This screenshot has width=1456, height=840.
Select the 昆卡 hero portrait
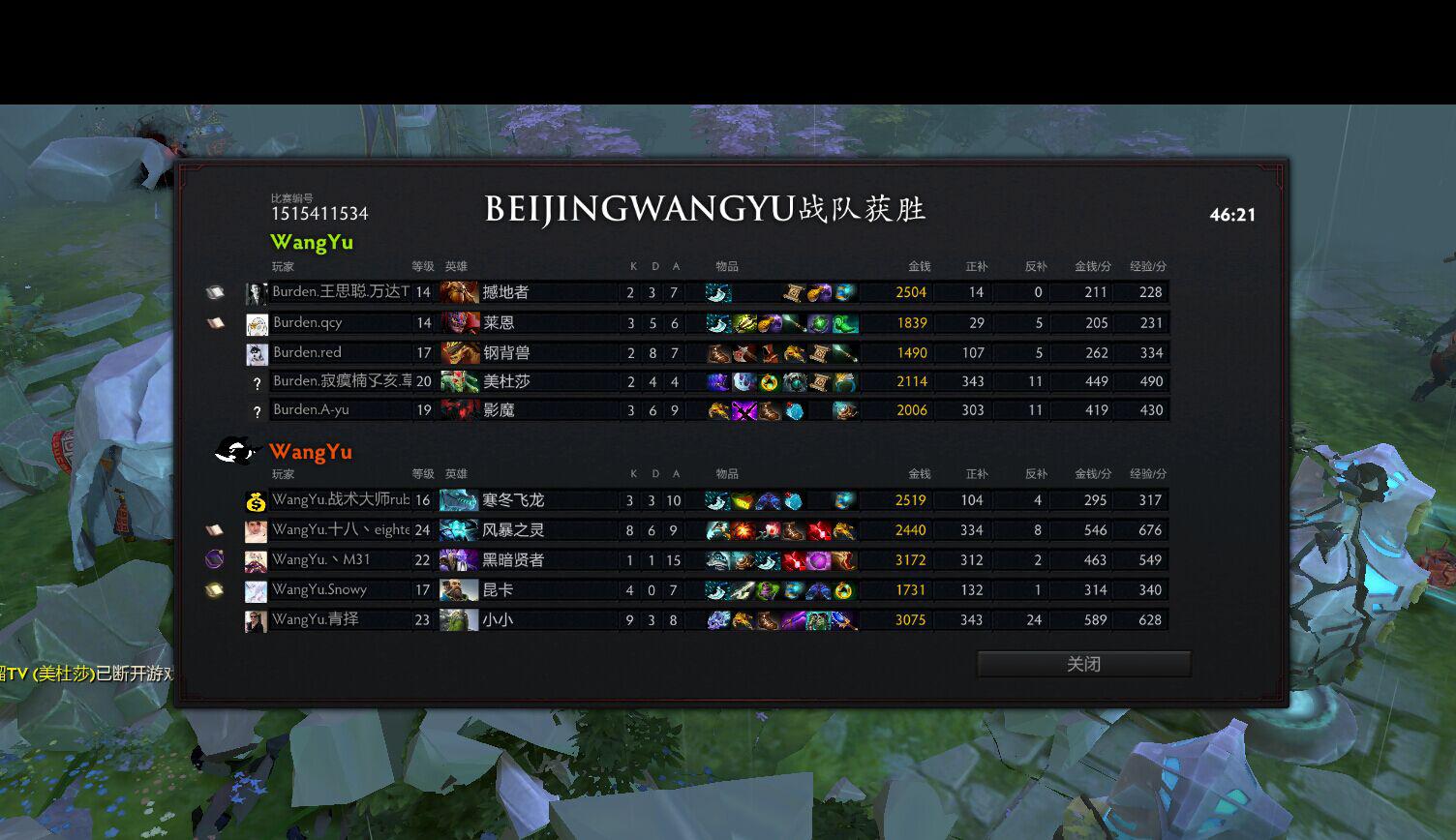pyautogui.click(x=459, y=589)
